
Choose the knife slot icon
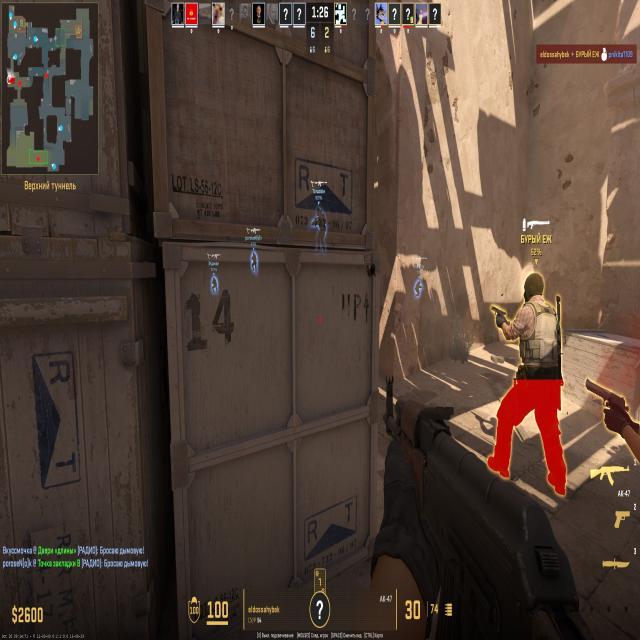(x=616, y=562)
